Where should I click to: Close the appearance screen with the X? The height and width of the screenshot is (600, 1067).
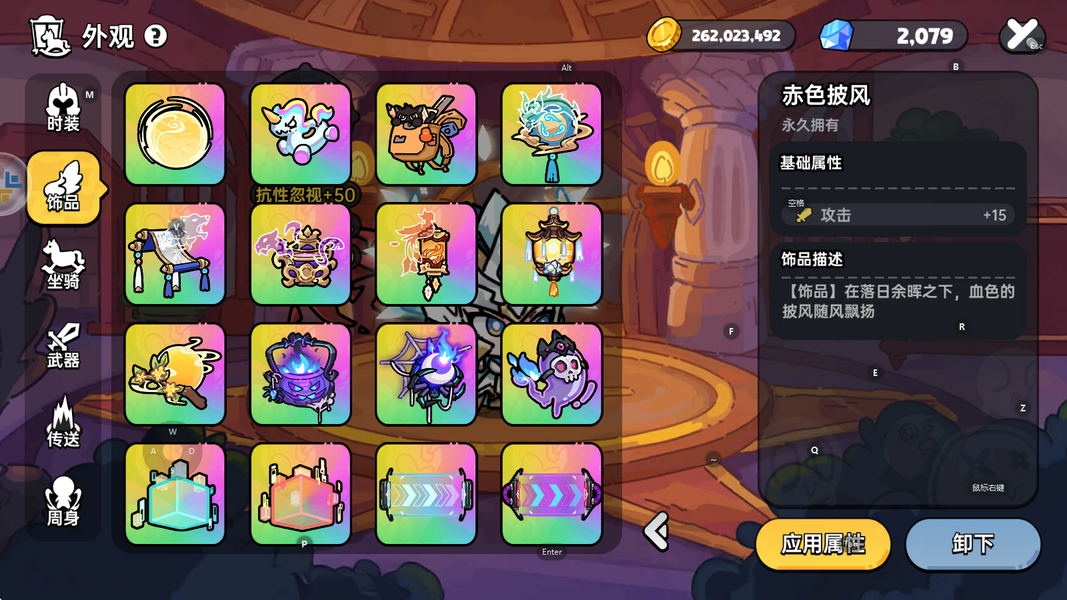(1021, 35)
